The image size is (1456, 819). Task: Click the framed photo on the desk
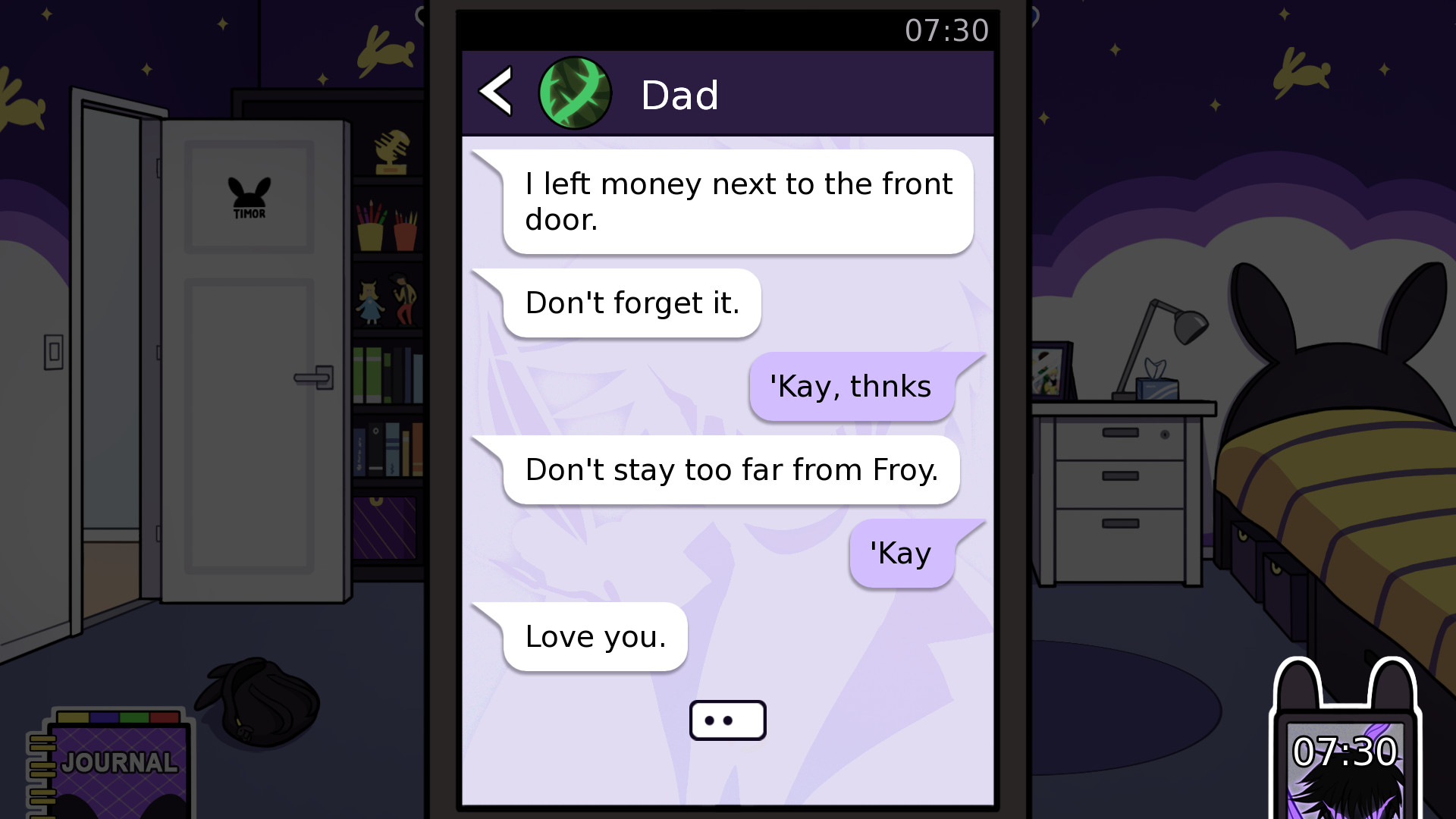[x=1048, y=372]
